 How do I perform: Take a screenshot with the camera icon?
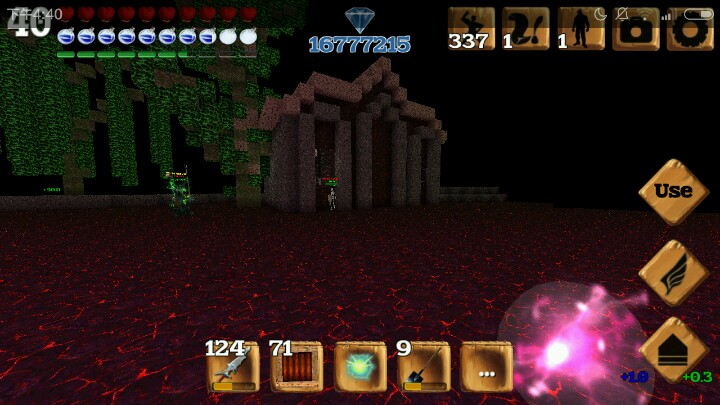(636, 29)
